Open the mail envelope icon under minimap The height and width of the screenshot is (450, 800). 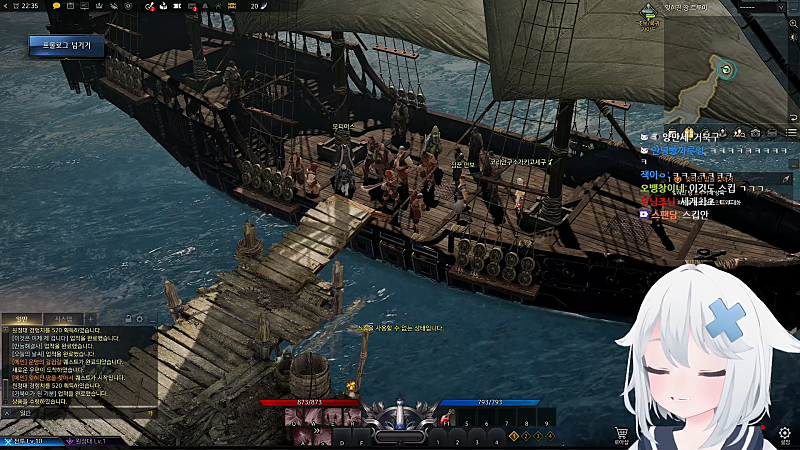click(x=770, y=133)
